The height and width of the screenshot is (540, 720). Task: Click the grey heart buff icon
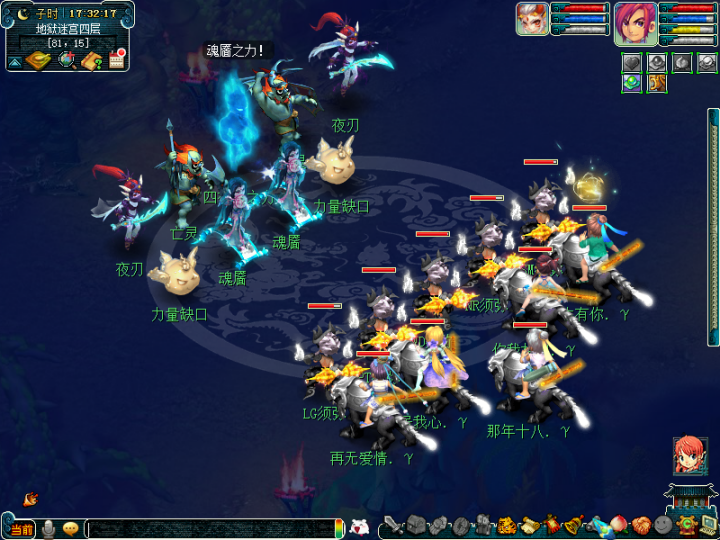[x=632, y=63]
